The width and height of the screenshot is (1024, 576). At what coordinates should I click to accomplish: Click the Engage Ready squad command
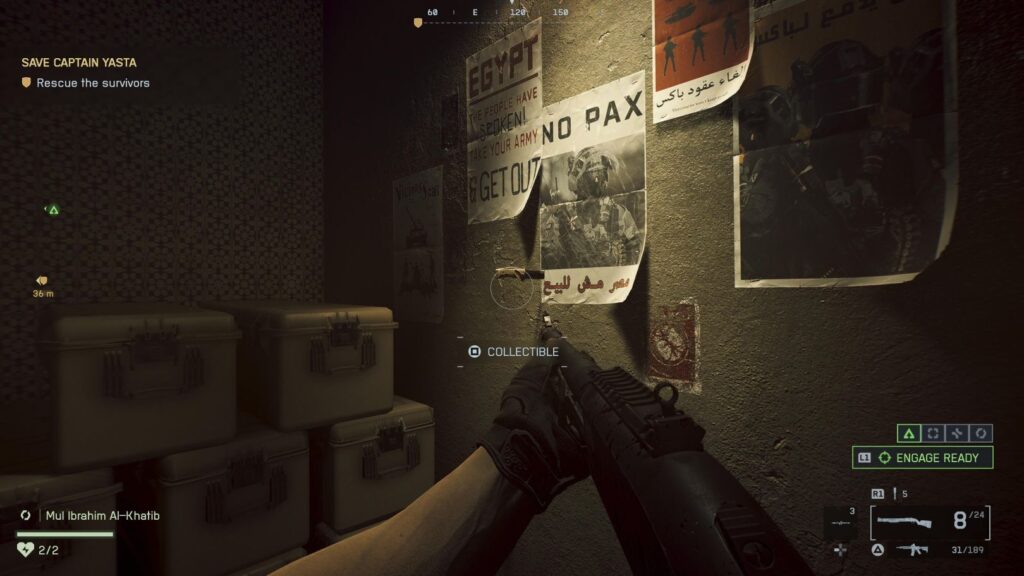point(922,458)
